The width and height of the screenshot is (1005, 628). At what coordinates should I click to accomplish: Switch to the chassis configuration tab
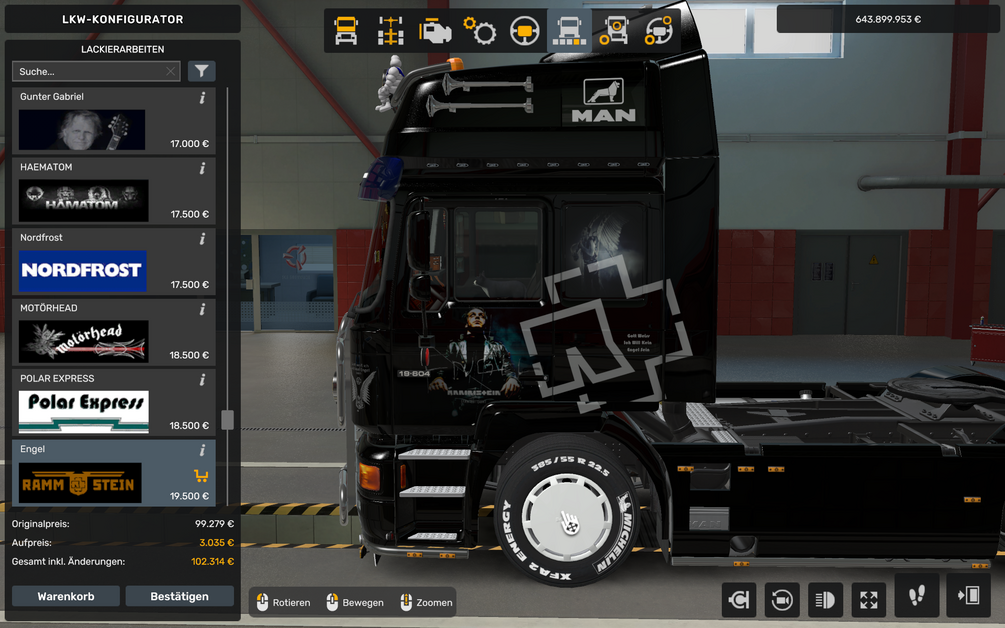pyautogui.click(x=390, y=31)
